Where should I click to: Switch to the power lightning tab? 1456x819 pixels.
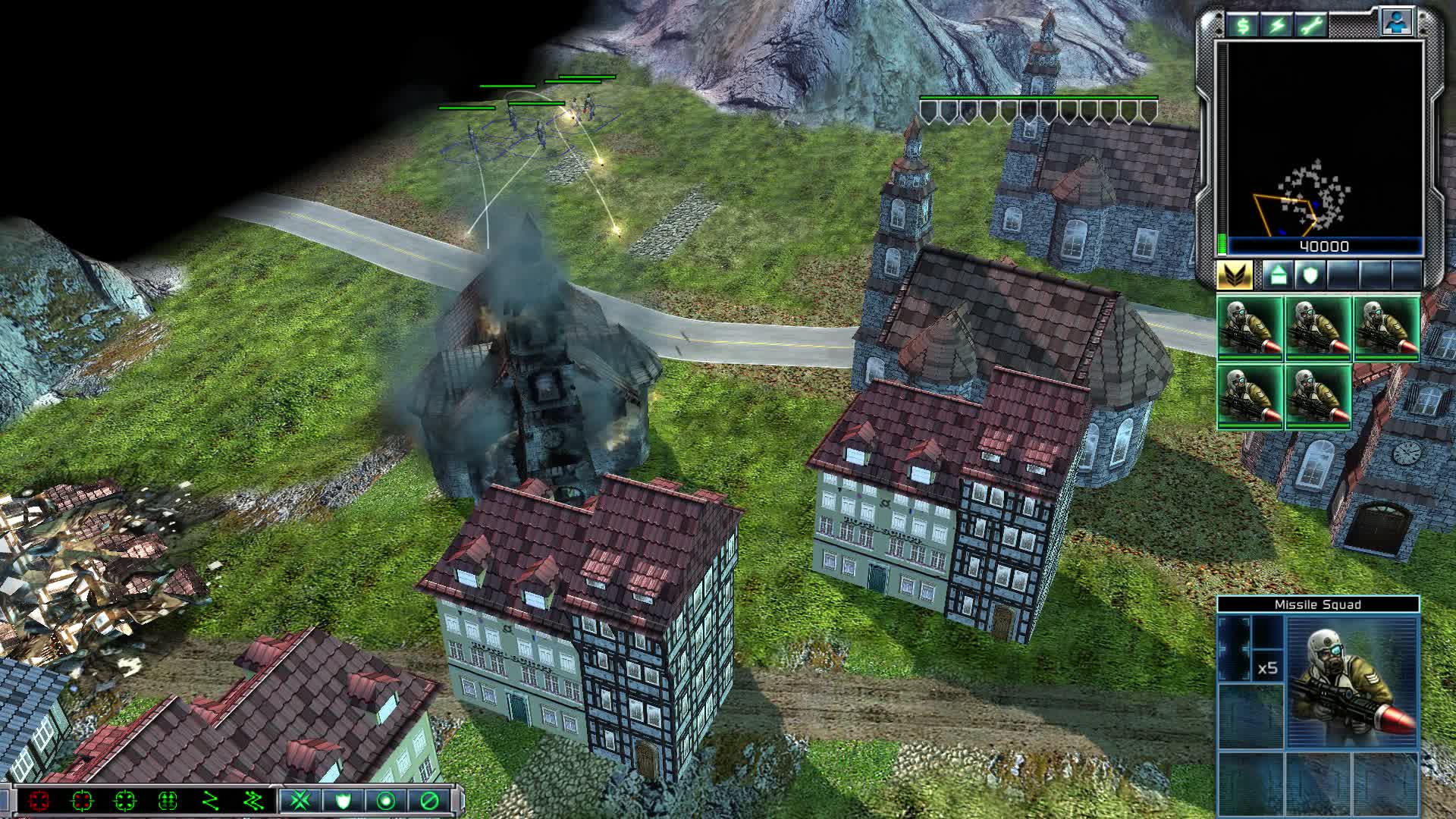pyautogui.click(x=1279, y=25)
